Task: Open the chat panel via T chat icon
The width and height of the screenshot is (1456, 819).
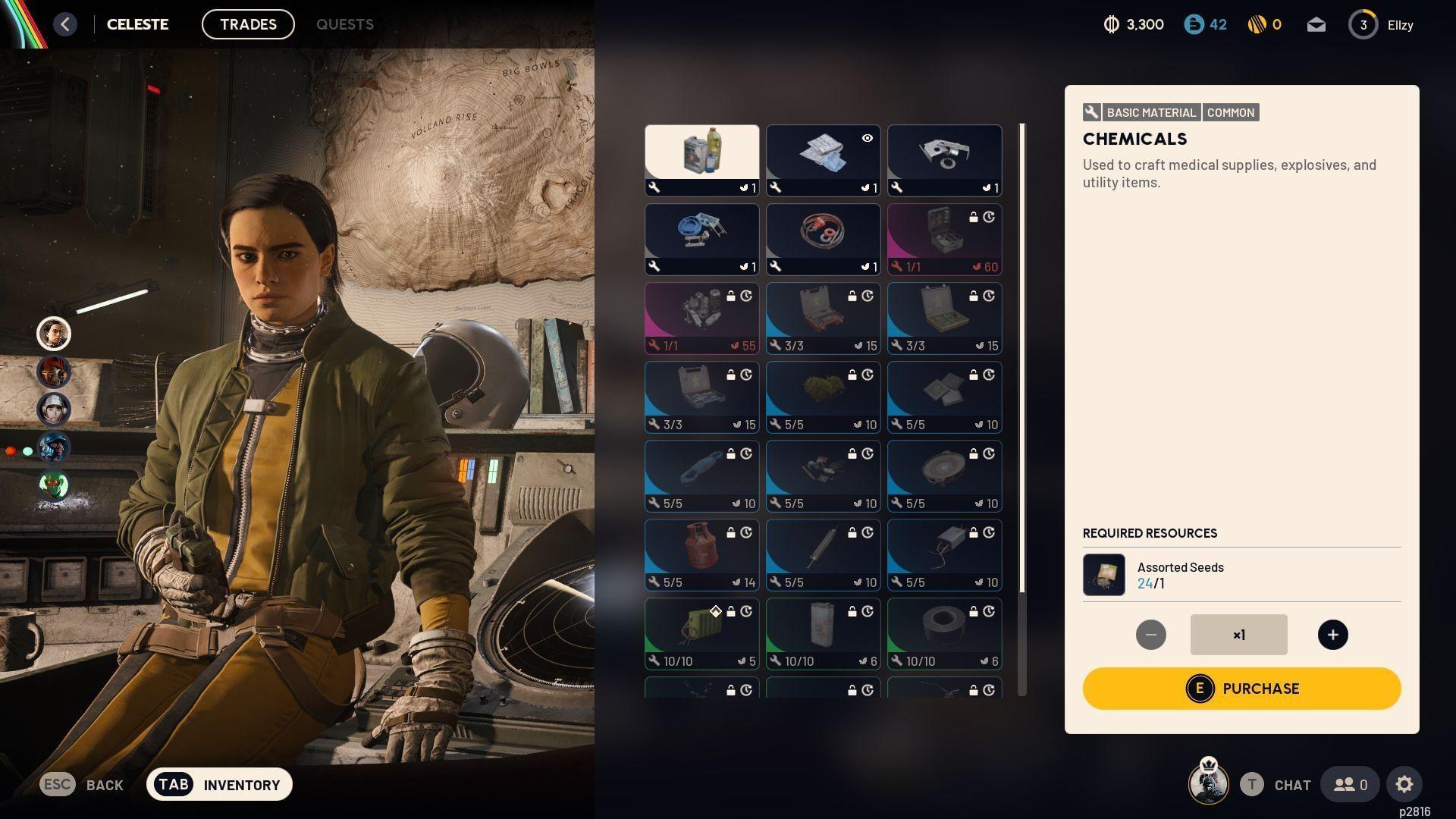Action: (1252, 785)
